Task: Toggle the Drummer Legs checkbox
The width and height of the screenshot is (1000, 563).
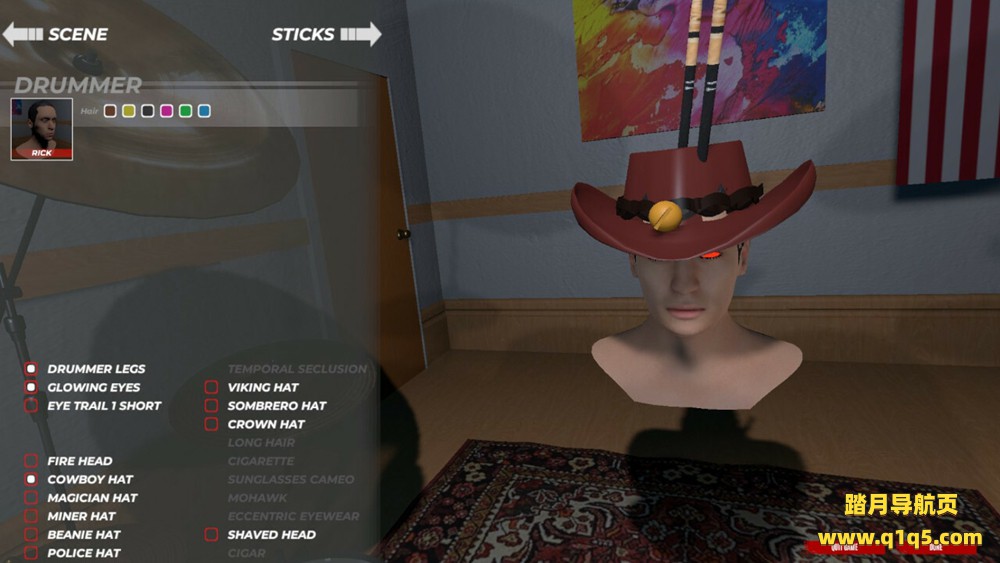Action: (31, 369)
